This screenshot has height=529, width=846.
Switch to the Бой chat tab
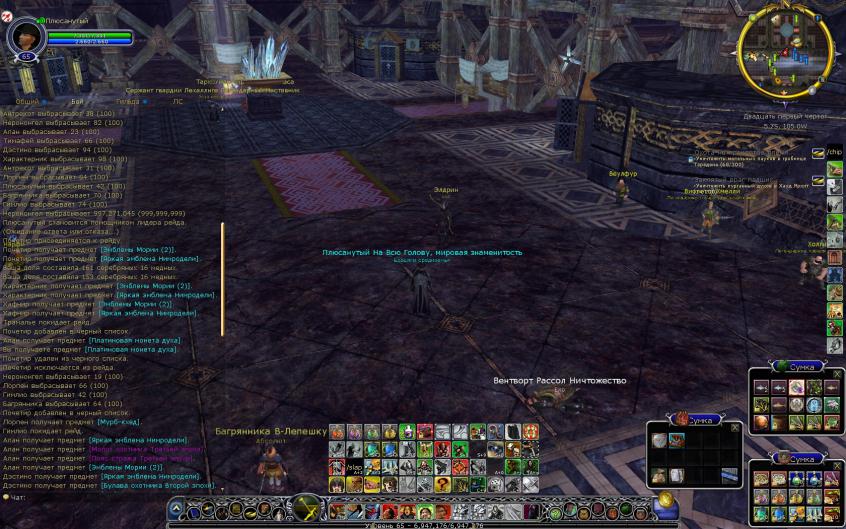click(x=77, y=101)
